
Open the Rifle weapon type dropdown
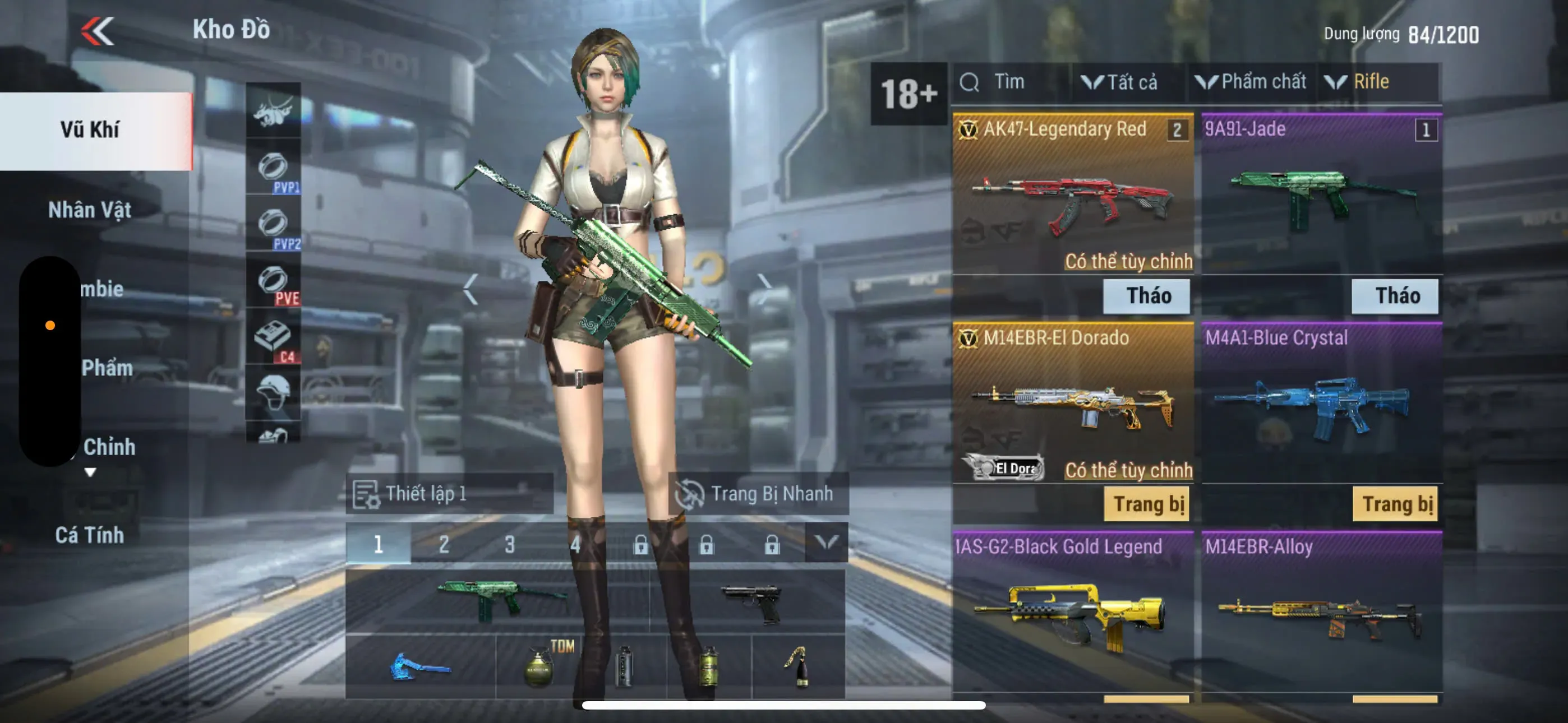click(1363, 82)
